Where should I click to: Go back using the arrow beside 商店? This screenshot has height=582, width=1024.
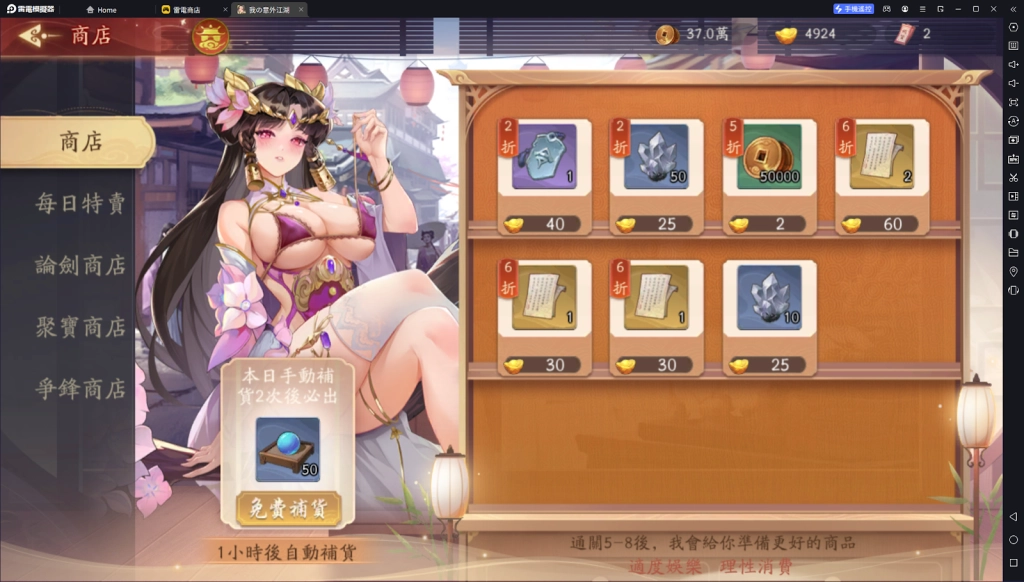pos(38,37)
